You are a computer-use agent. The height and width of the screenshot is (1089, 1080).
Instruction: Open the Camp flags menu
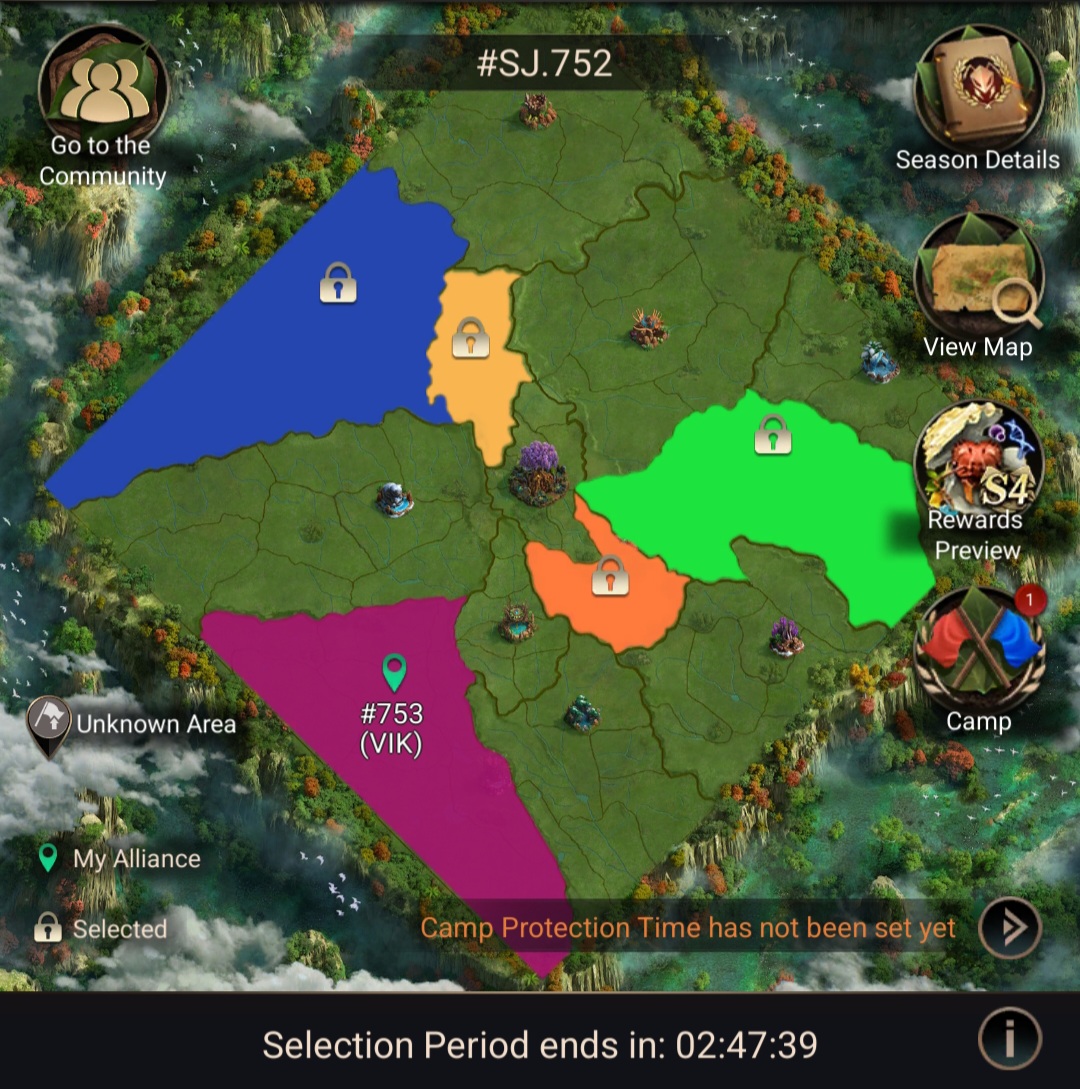click(x=978, y=650)
